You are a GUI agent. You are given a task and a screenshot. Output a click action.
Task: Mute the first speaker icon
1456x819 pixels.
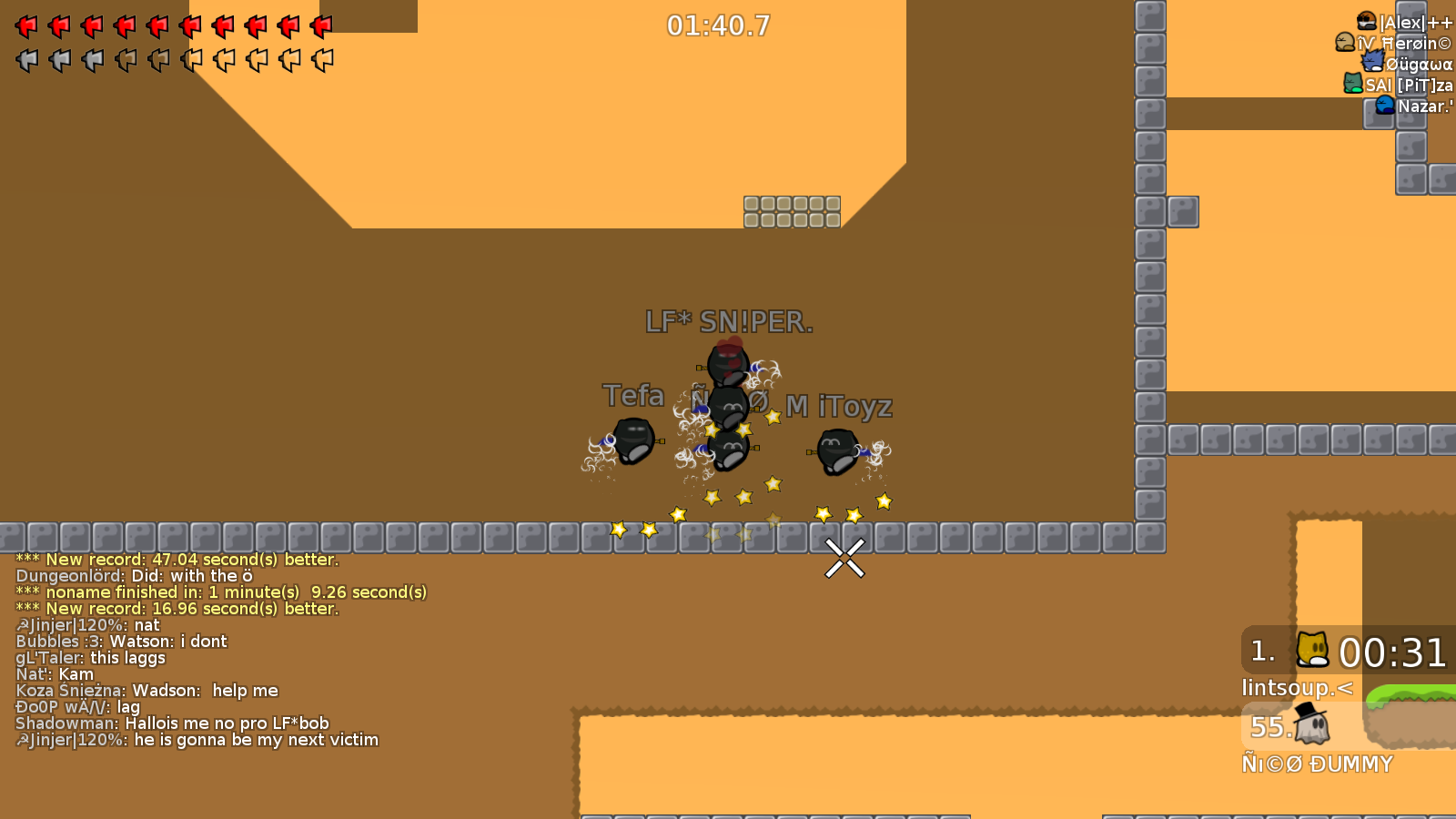(27, 59)
